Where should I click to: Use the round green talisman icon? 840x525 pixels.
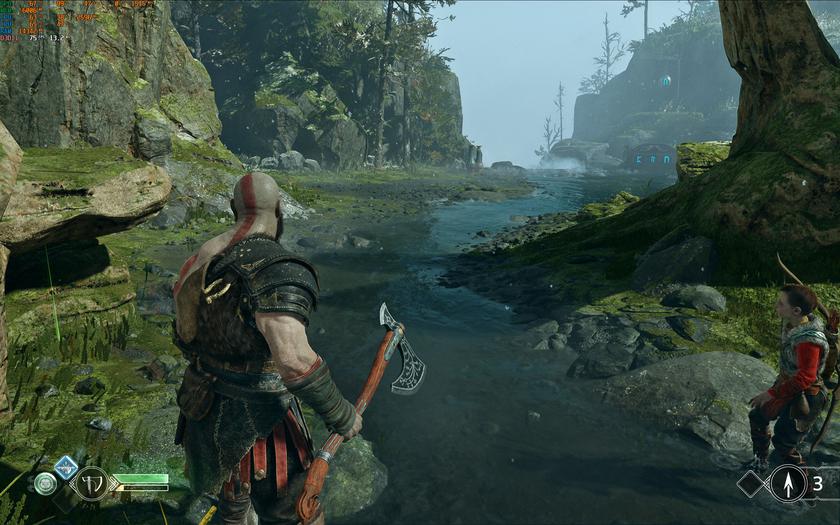click(45, 484)
